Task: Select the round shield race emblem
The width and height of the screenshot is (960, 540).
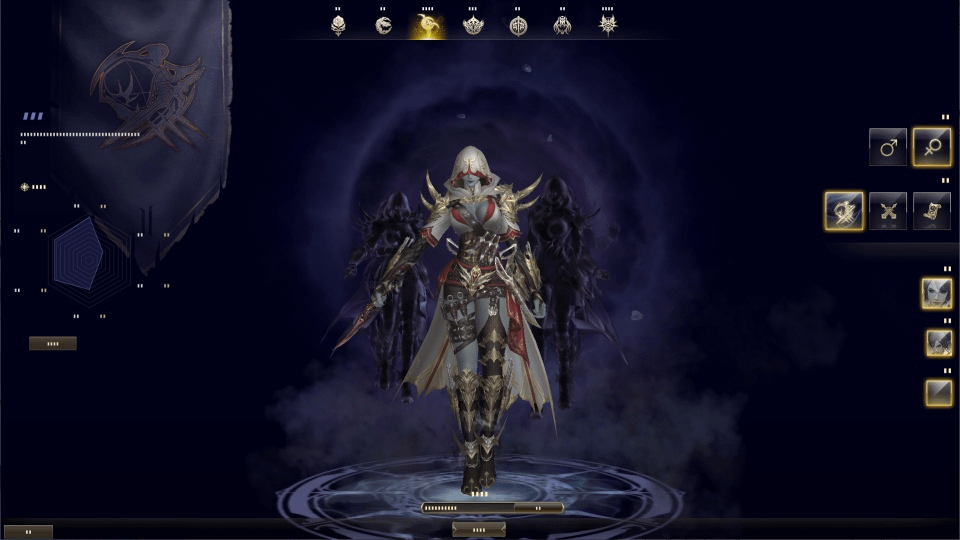Action: 518,25
